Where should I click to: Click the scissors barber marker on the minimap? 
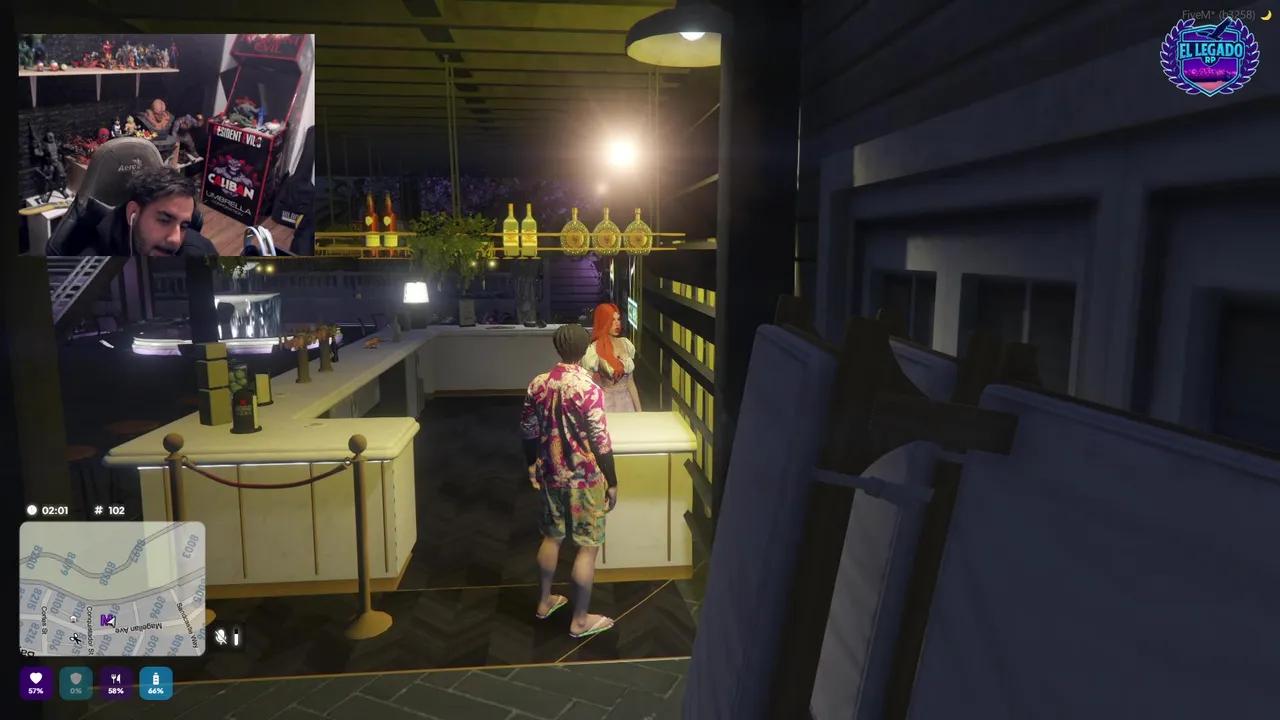75,640
